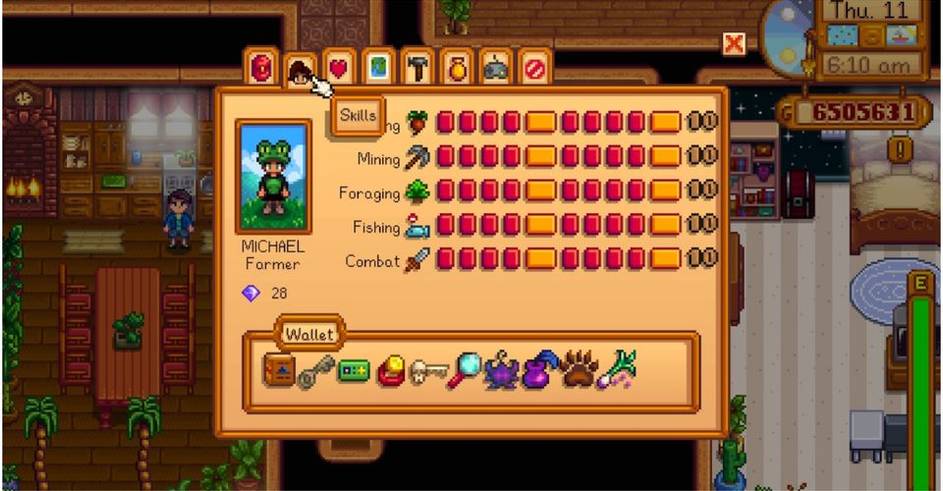Screen dimensions: 943x491
Task: Open the Inventory tab
Action: tap(262, 69)
